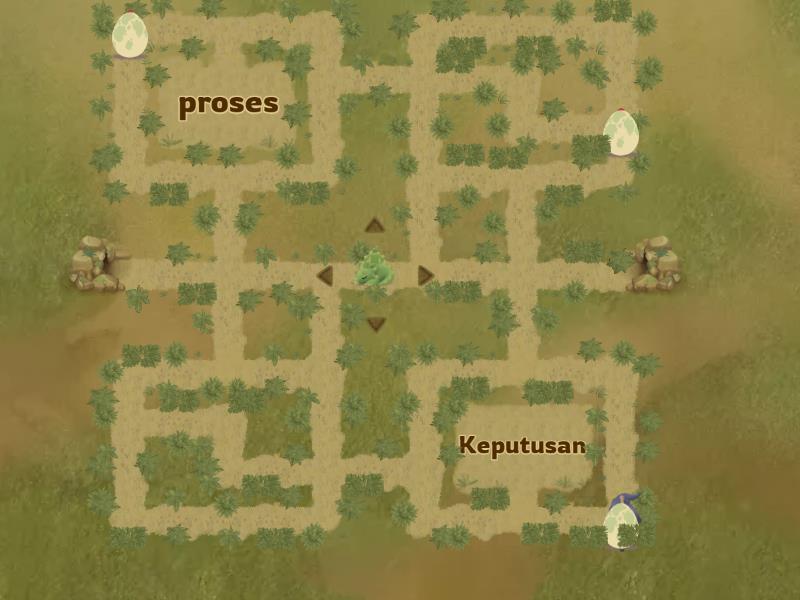This screenshot has height=600, width=800.
Task: Select the right arrow beside the dinosaur
Action: coord(426,275)
